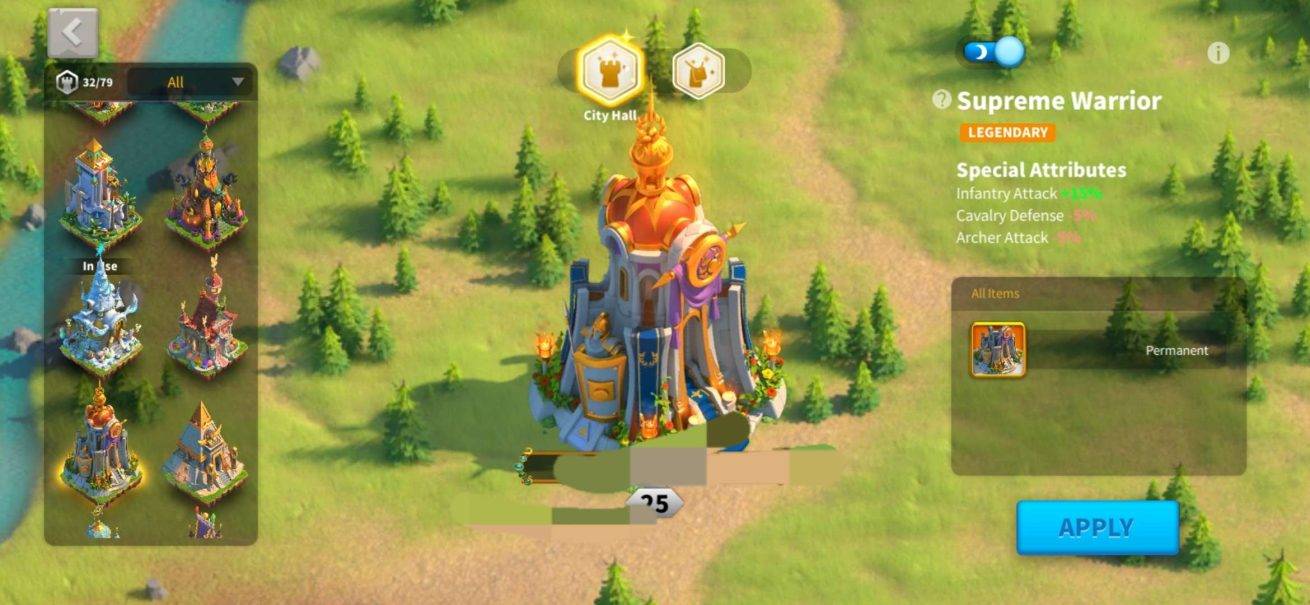Select the City Hall tab

(611, 70)
